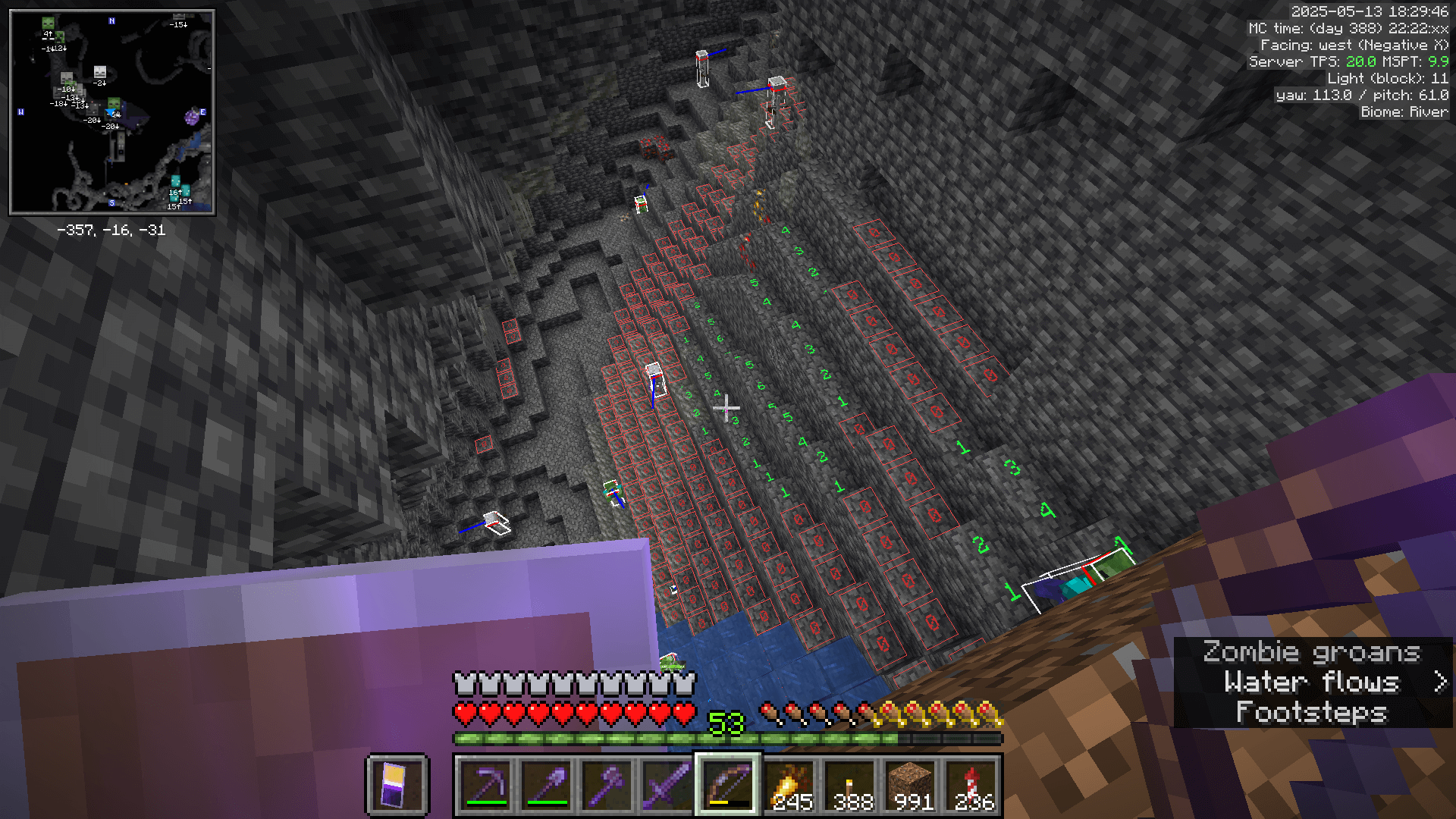
Task: Expand subtitles via the chevron beside Water flows
Action: tap(1439, 682)
